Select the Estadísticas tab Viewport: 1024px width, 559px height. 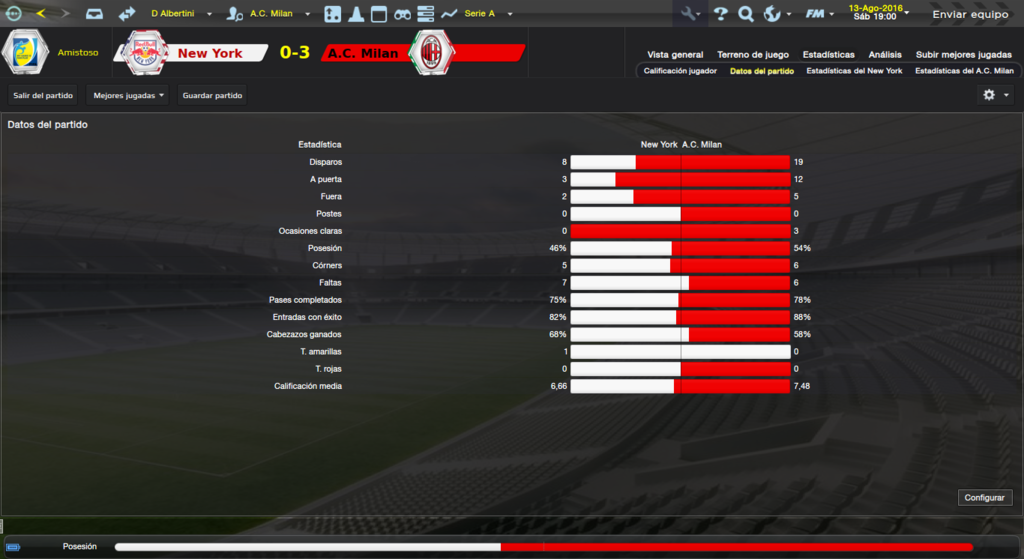point(828,55)
